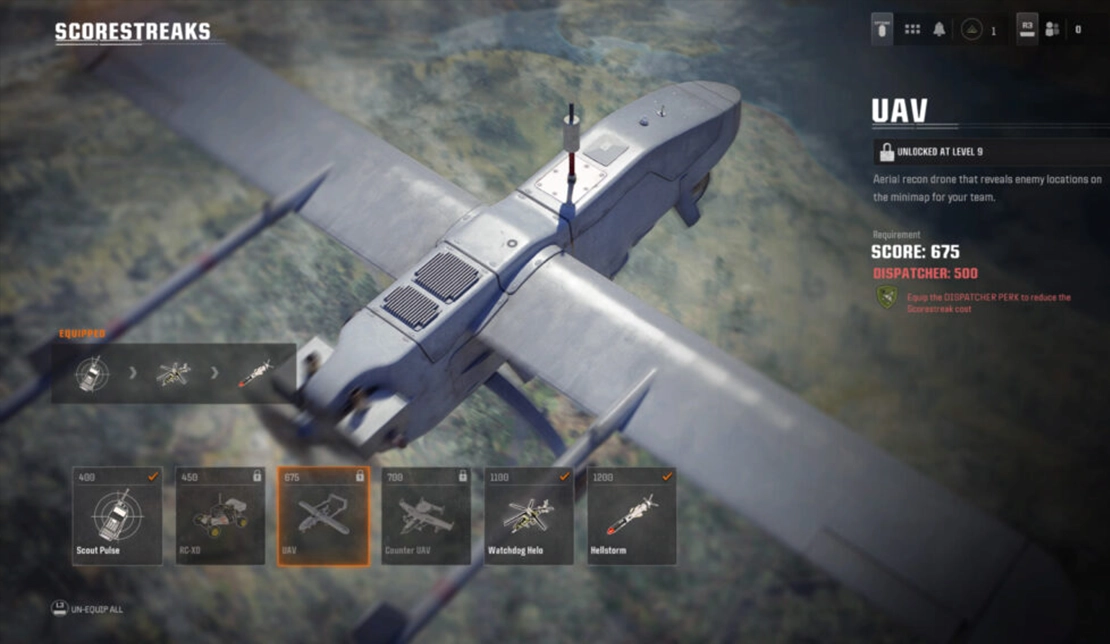The height and width of the screenshot is (644, 1110).
Task: Open the grid menu icon in top bar
Action: 912,30
